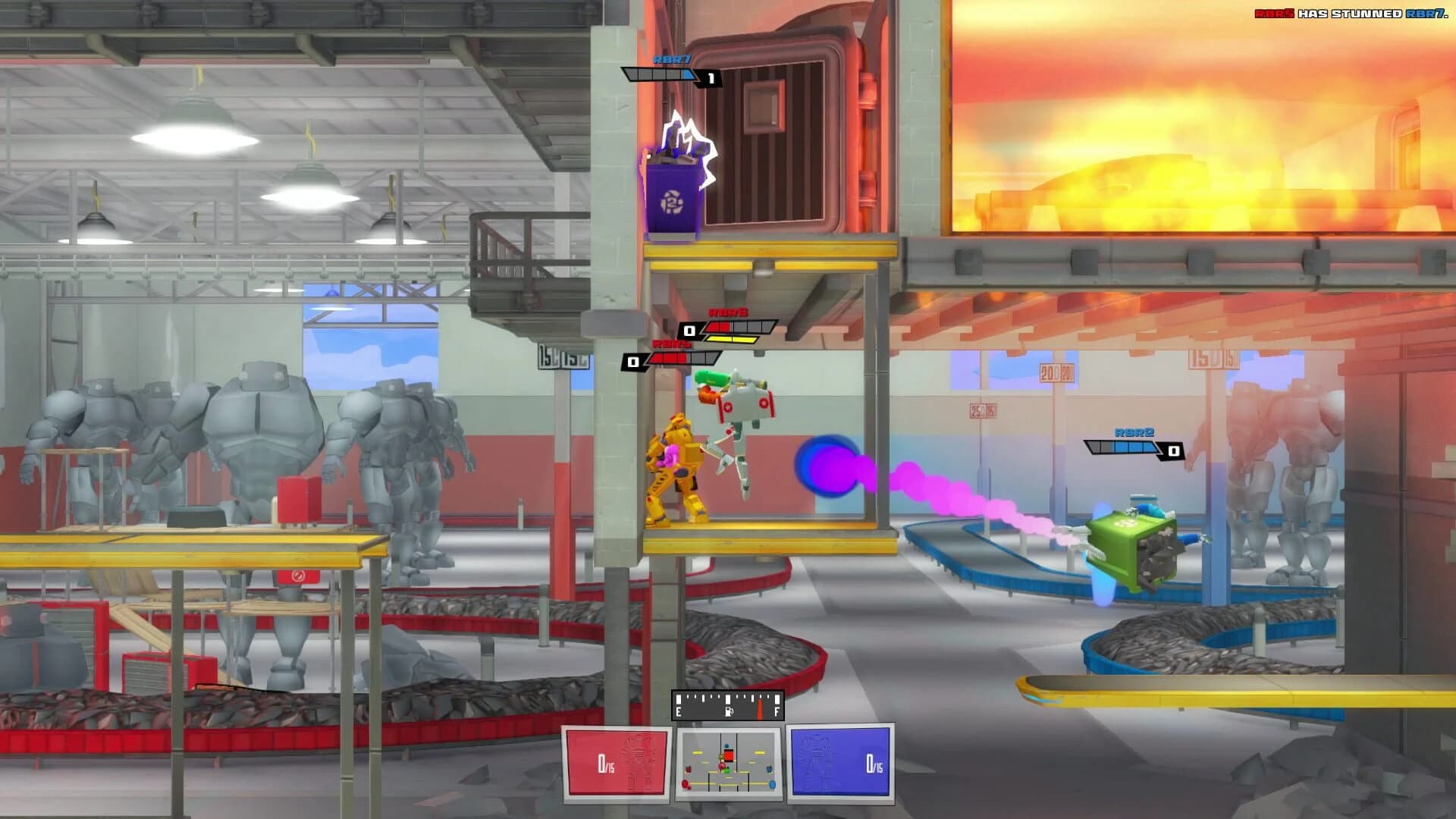Click the fuel gauge needle near Full

click(x=759, y=708)
